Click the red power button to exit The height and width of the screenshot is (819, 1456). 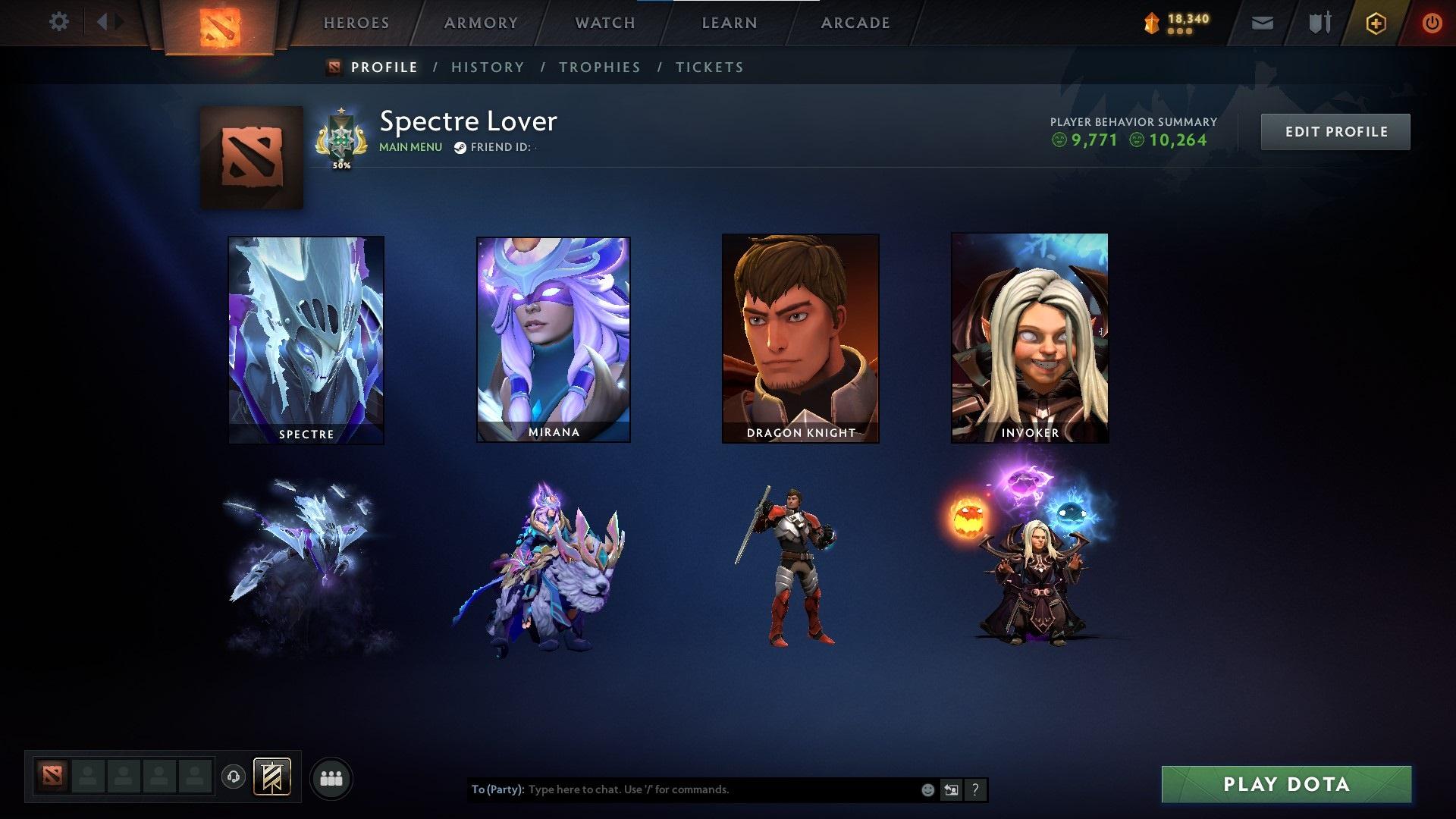1432,22
